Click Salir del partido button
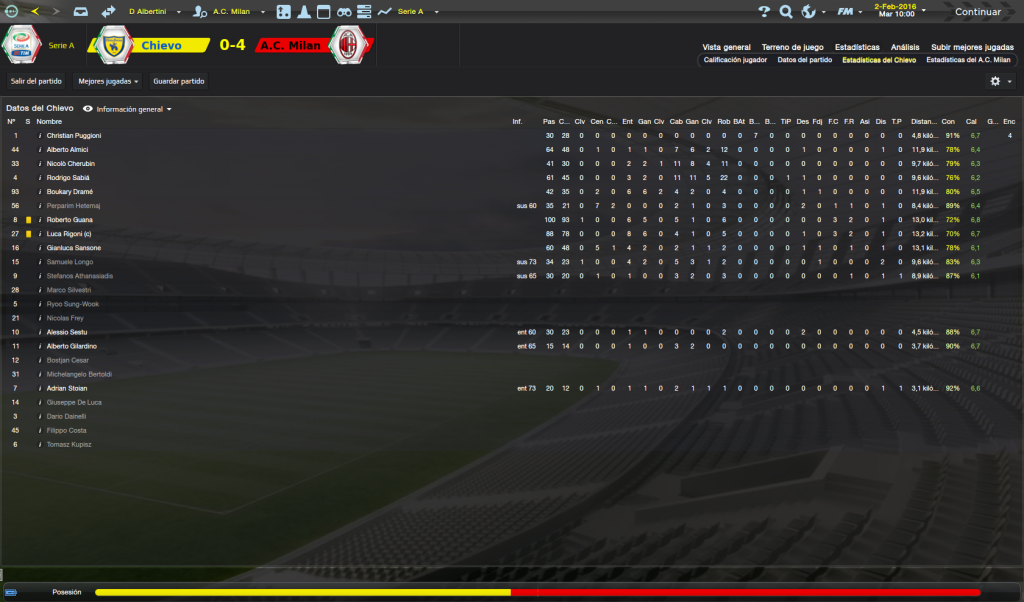The height and width of the screenshot is (602, 1024). click(x=36, y=80)
